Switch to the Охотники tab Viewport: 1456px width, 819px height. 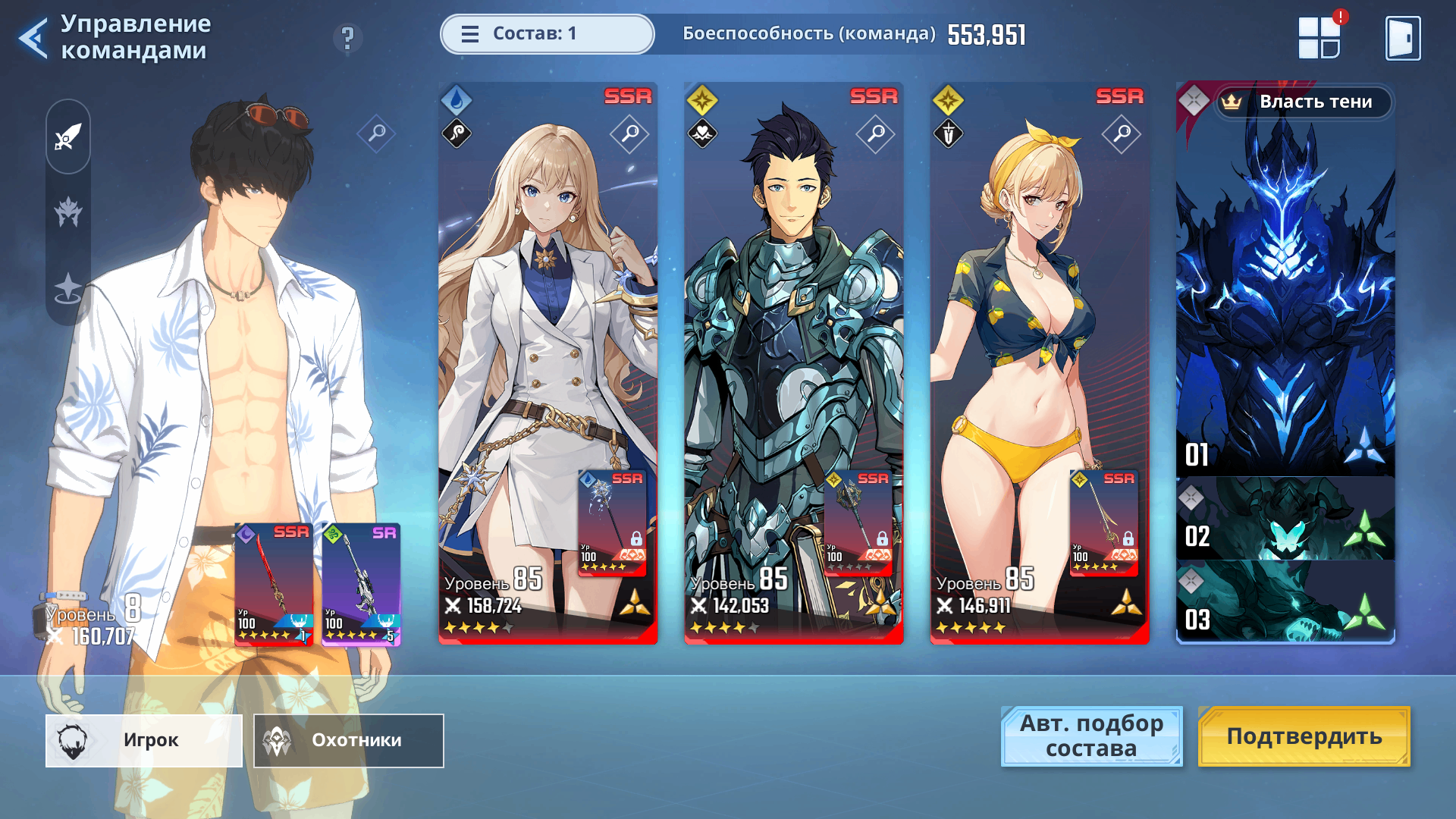[x=347, y=741]
